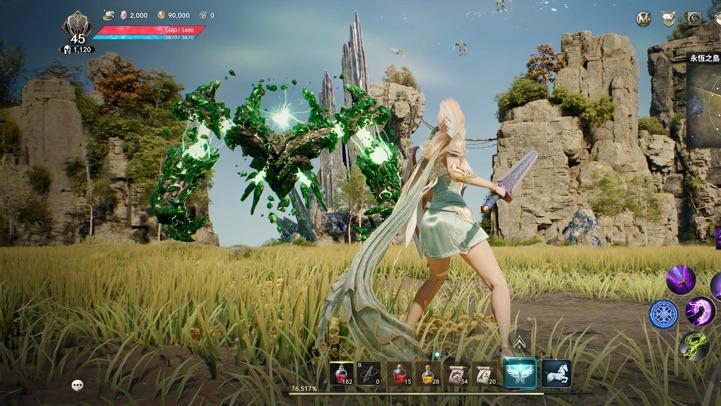Select the greyed-out weapon slot in hotbar
Image resolution: width=721 pixels, height=406 pixels.
[x=370, y=373]
